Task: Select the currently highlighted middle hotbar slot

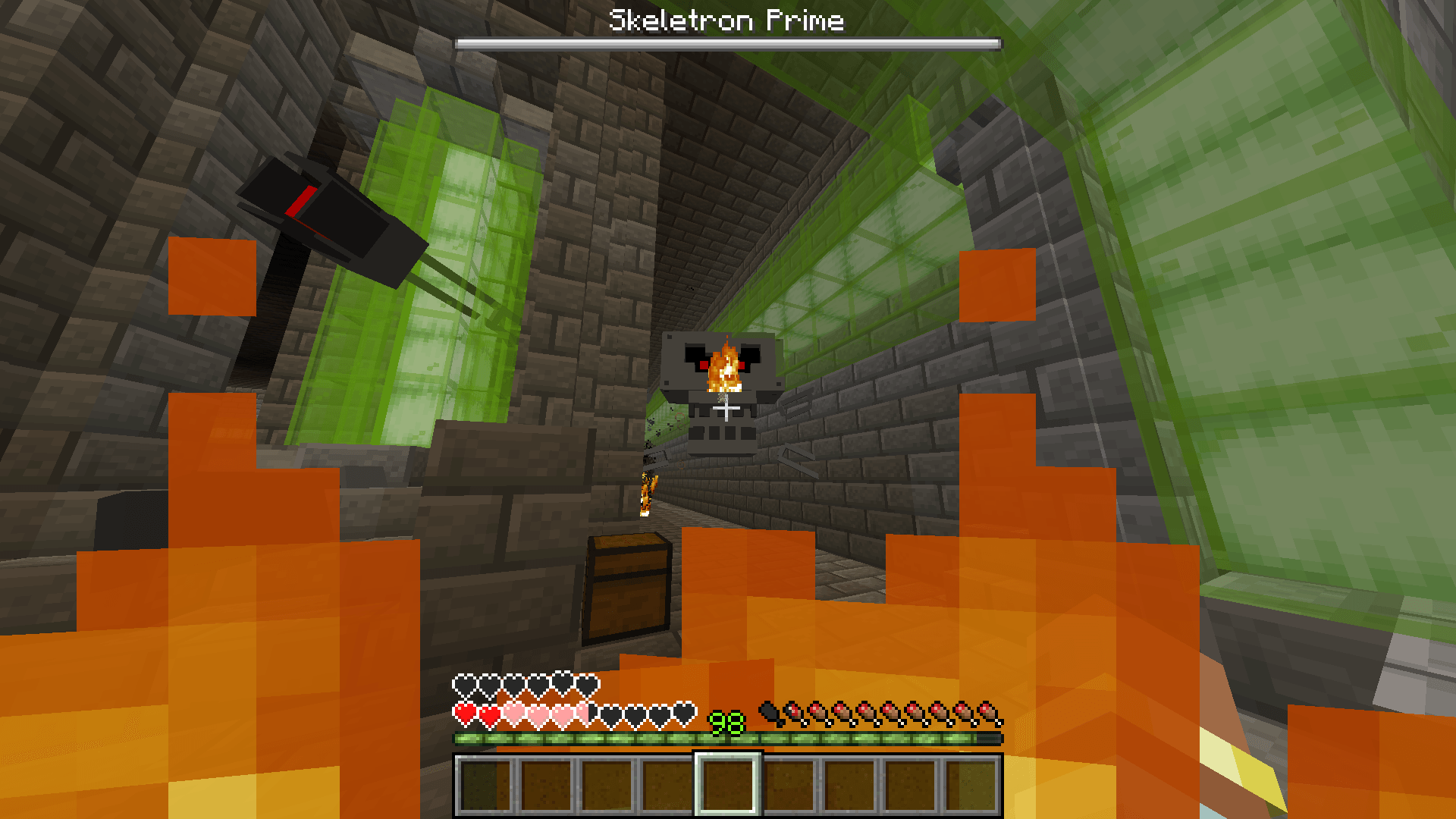Action: [x=728, y=785]
